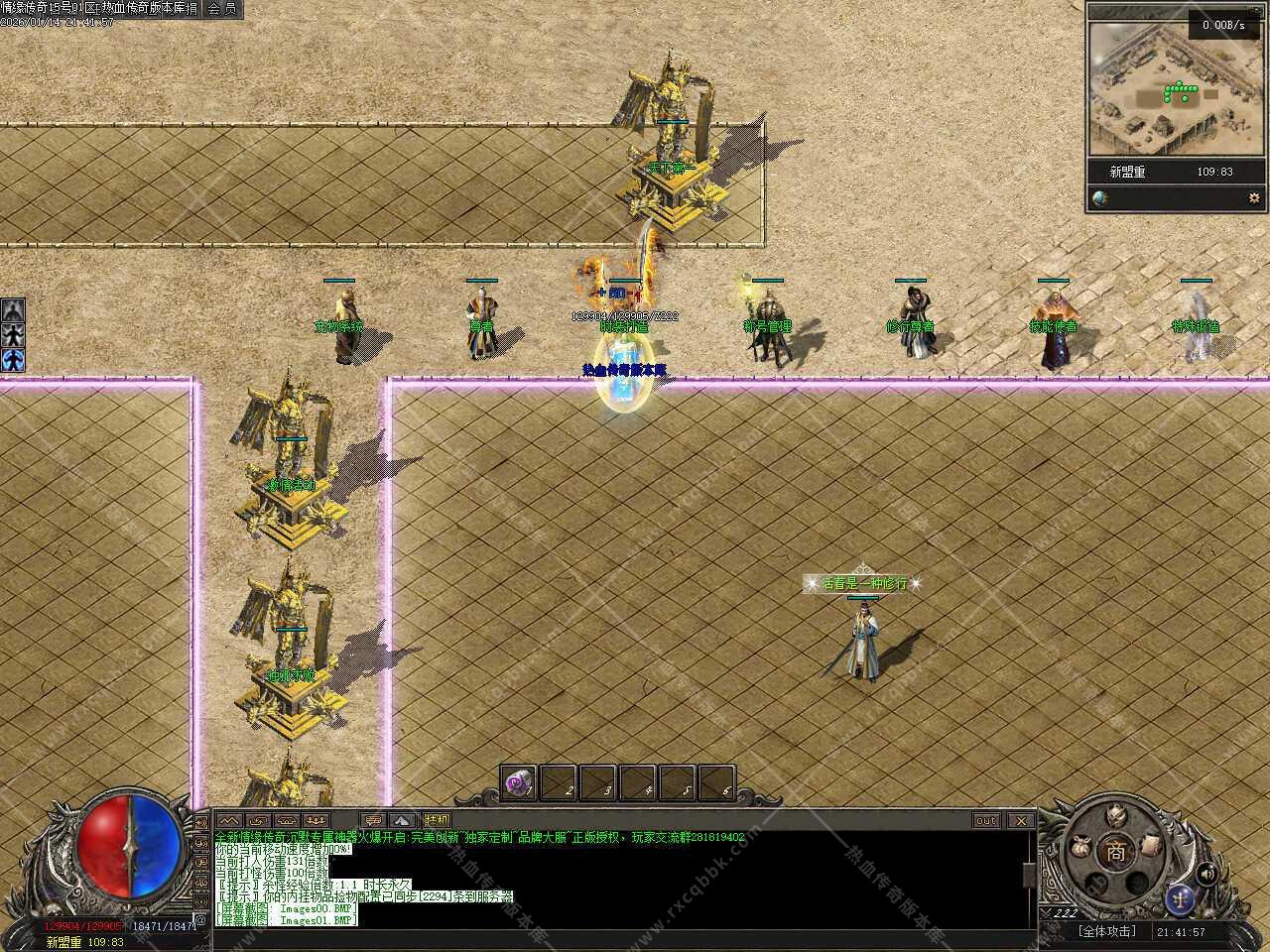Select the middle spread-arms figure icon
Image resolution: width=1270 pixels, height=952 pixels.
(x=13, y=335)
